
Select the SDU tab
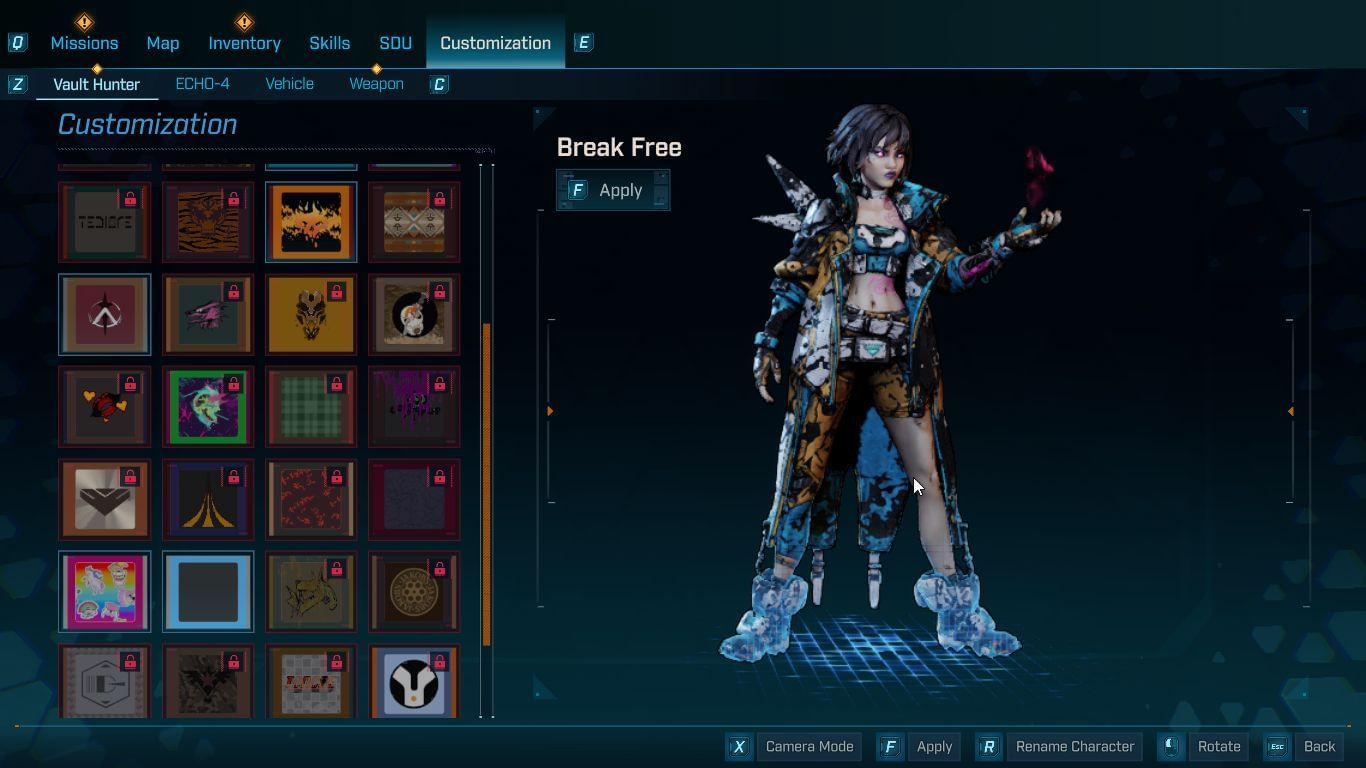(x=395, y=43)
